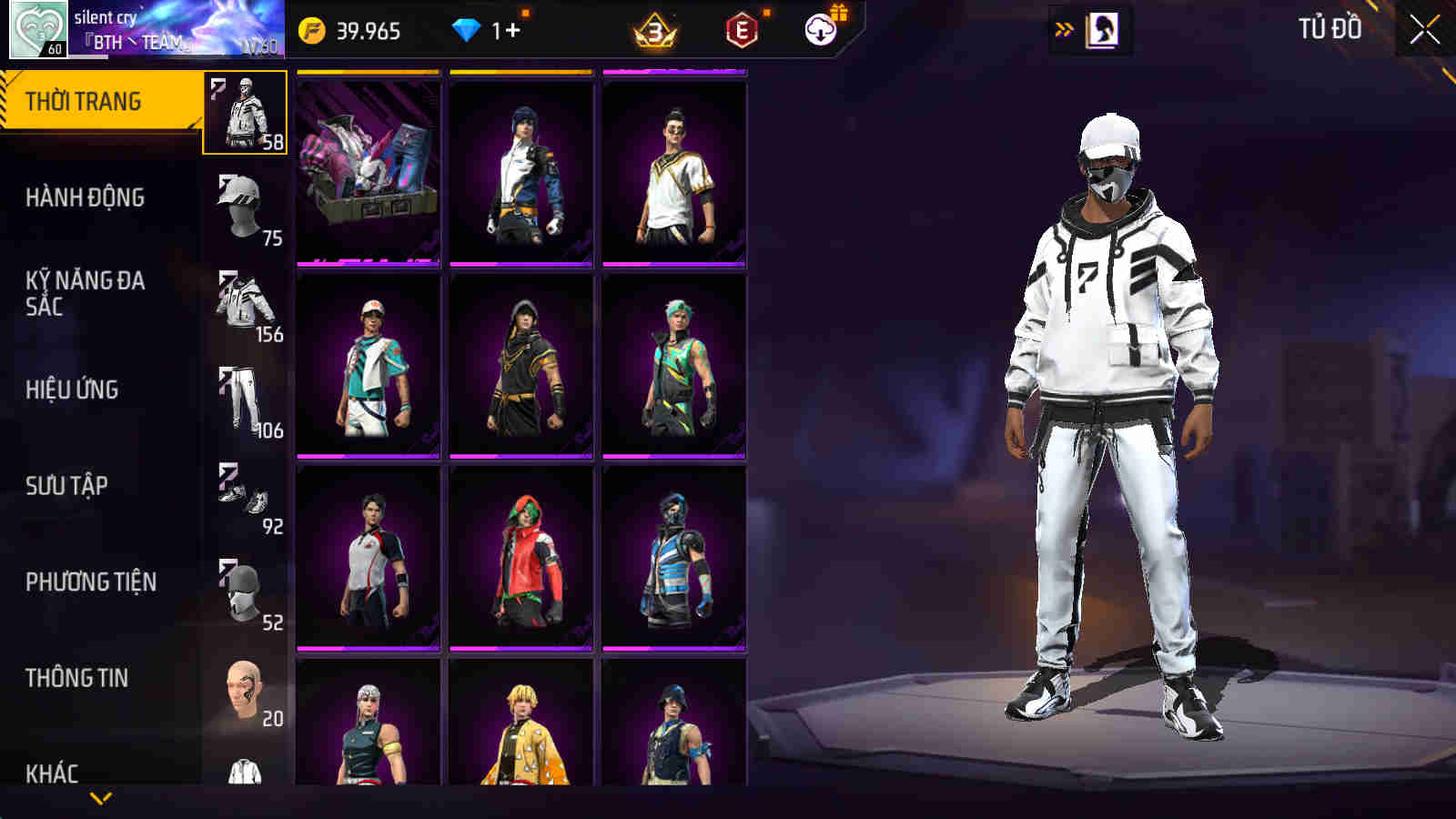Click the diamond 1+ purchase button
1456x819 pixels.
pos(487,29)
